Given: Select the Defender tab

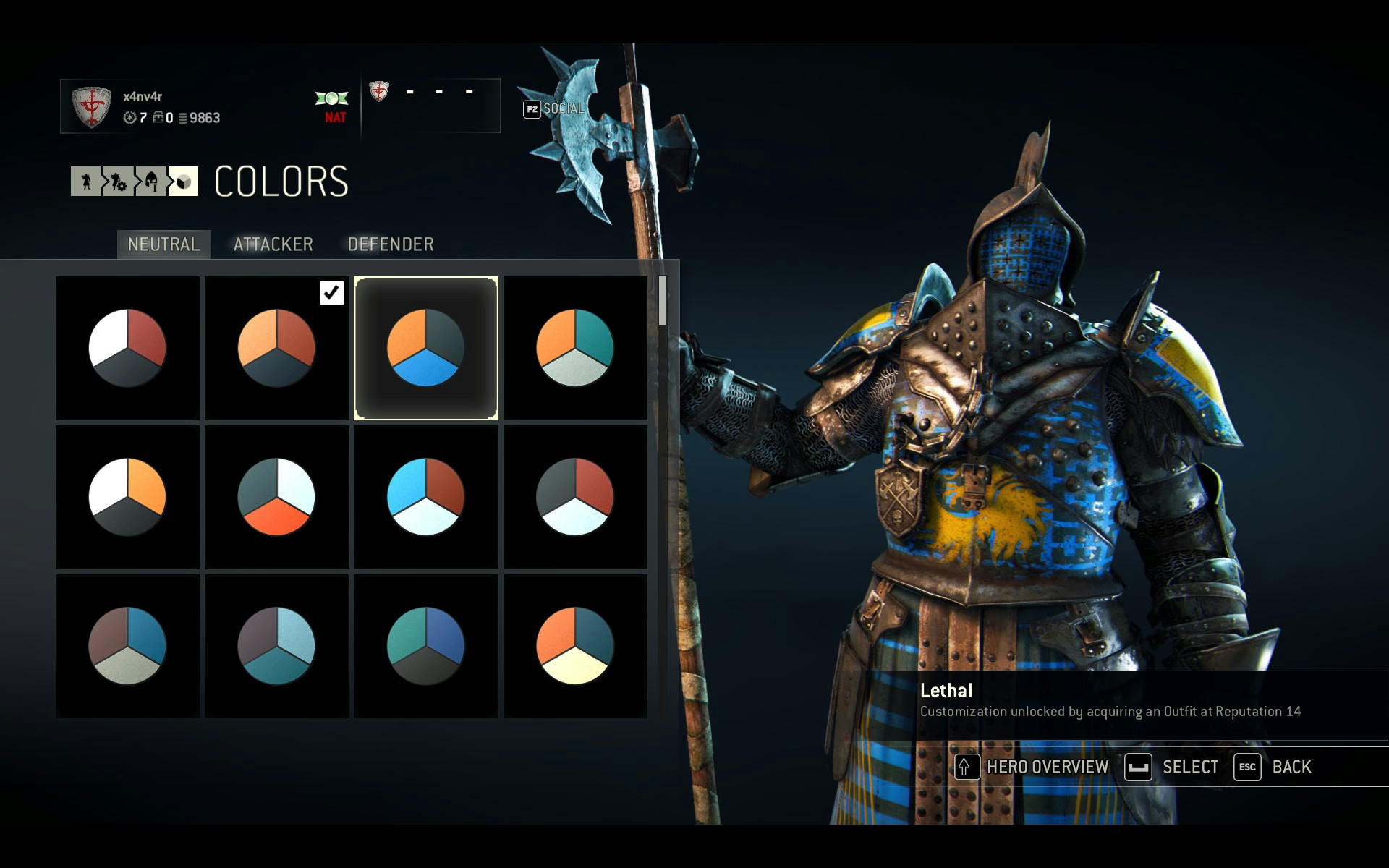Looking at the screenshot, I should pos(391,244).
